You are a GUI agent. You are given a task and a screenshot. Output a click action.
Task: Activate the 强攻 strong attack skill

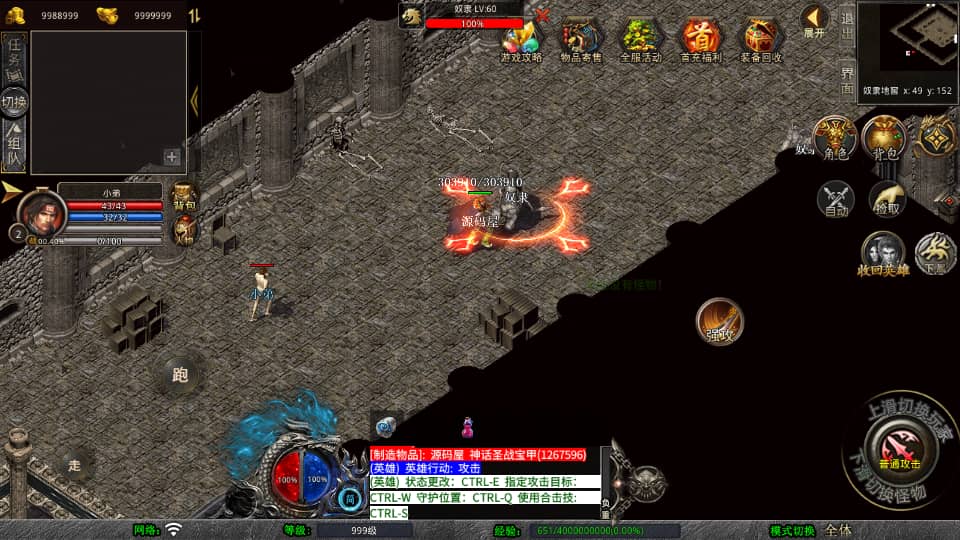point(720,322)
